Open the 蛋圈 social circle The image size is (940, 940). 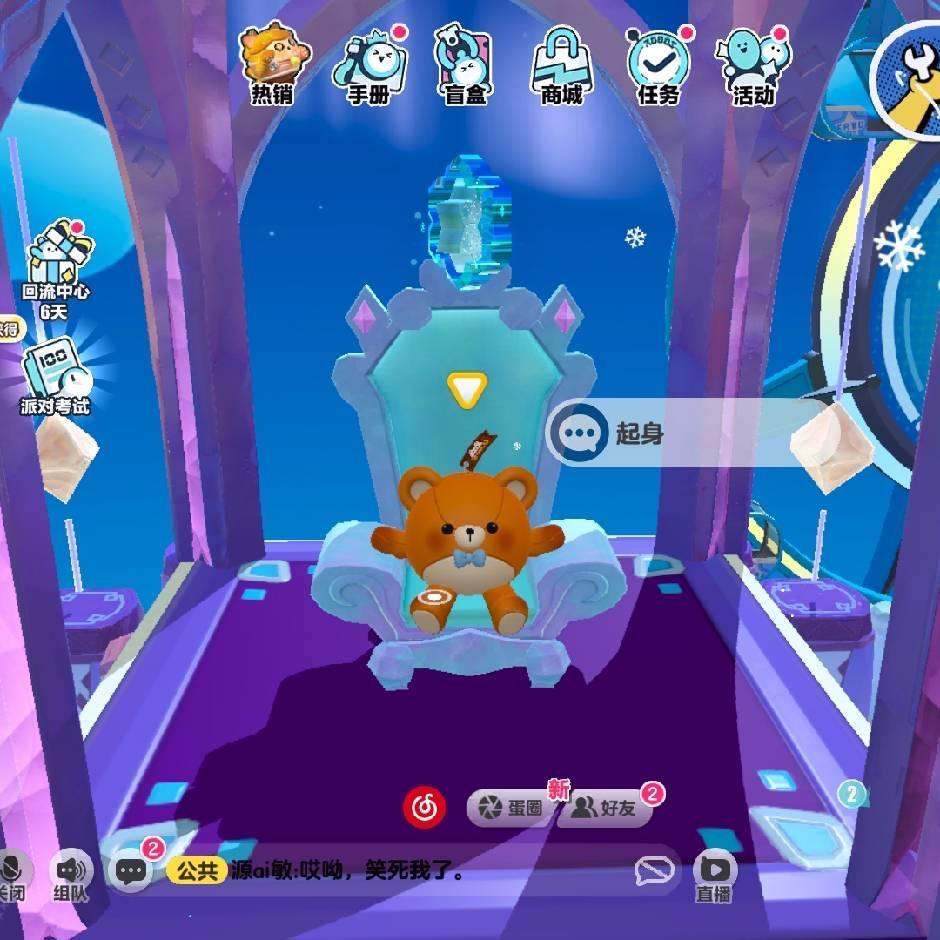tap(511, 808)
